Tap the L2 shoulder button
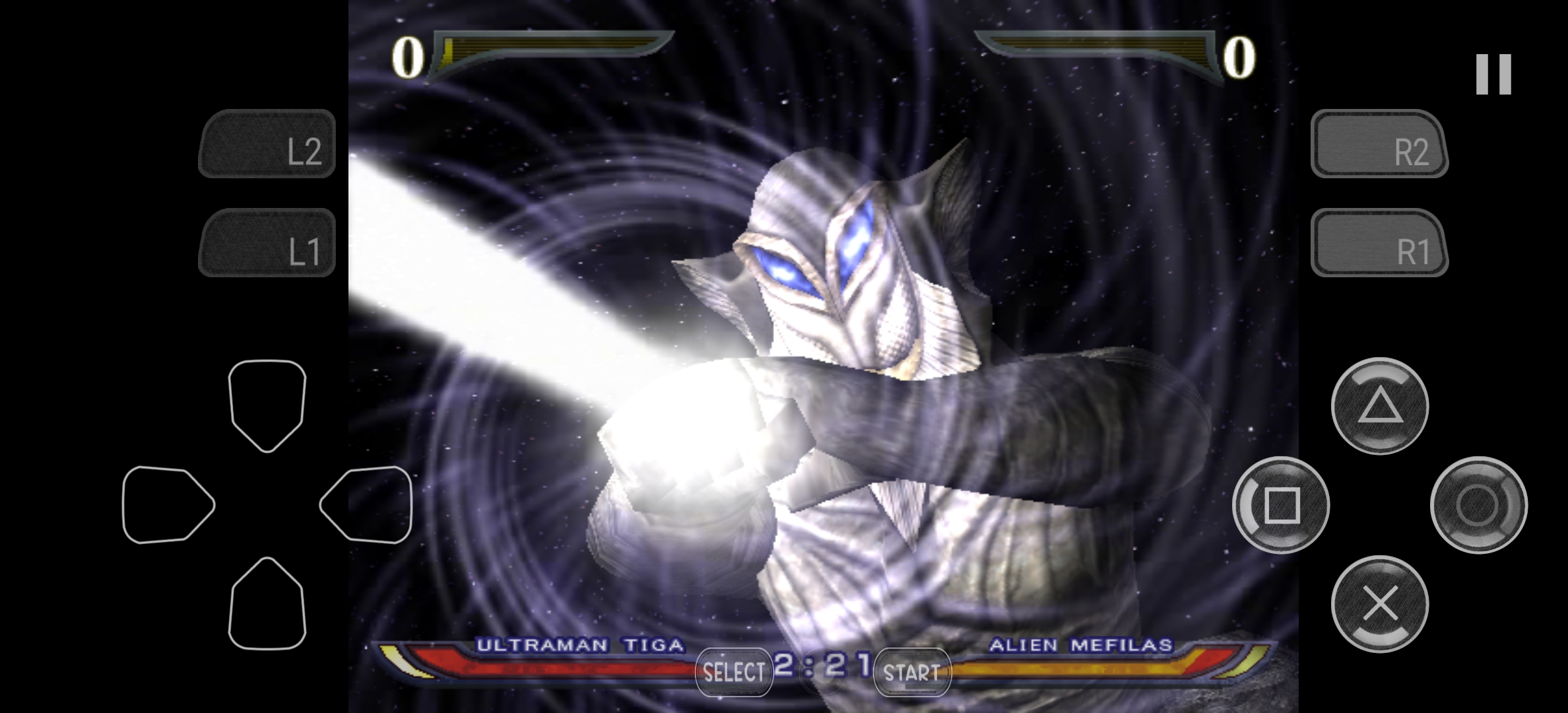Viewport: 1568px width, 713px height. tap(267, 144)
